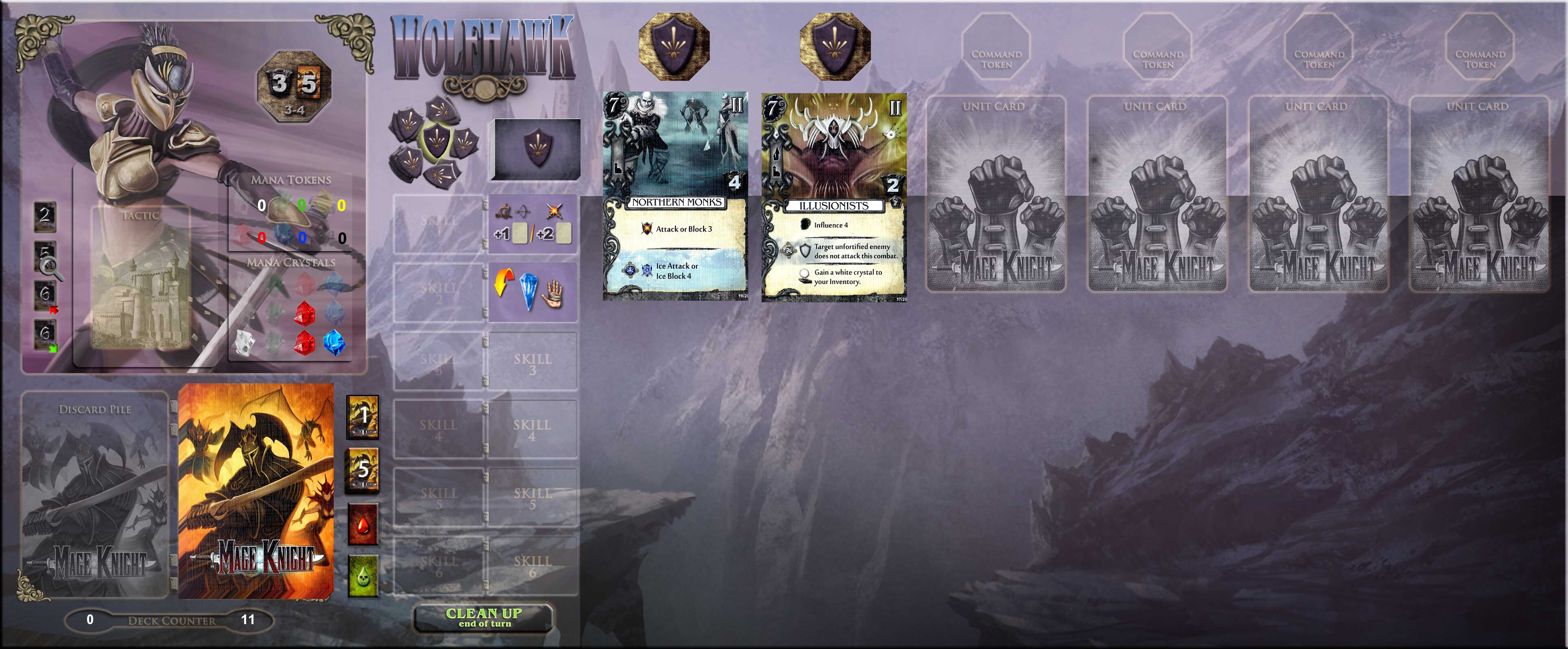Select the Tactic card slot
The width and height of the screenshot is (1568, 649).
[x=141, y=278]
